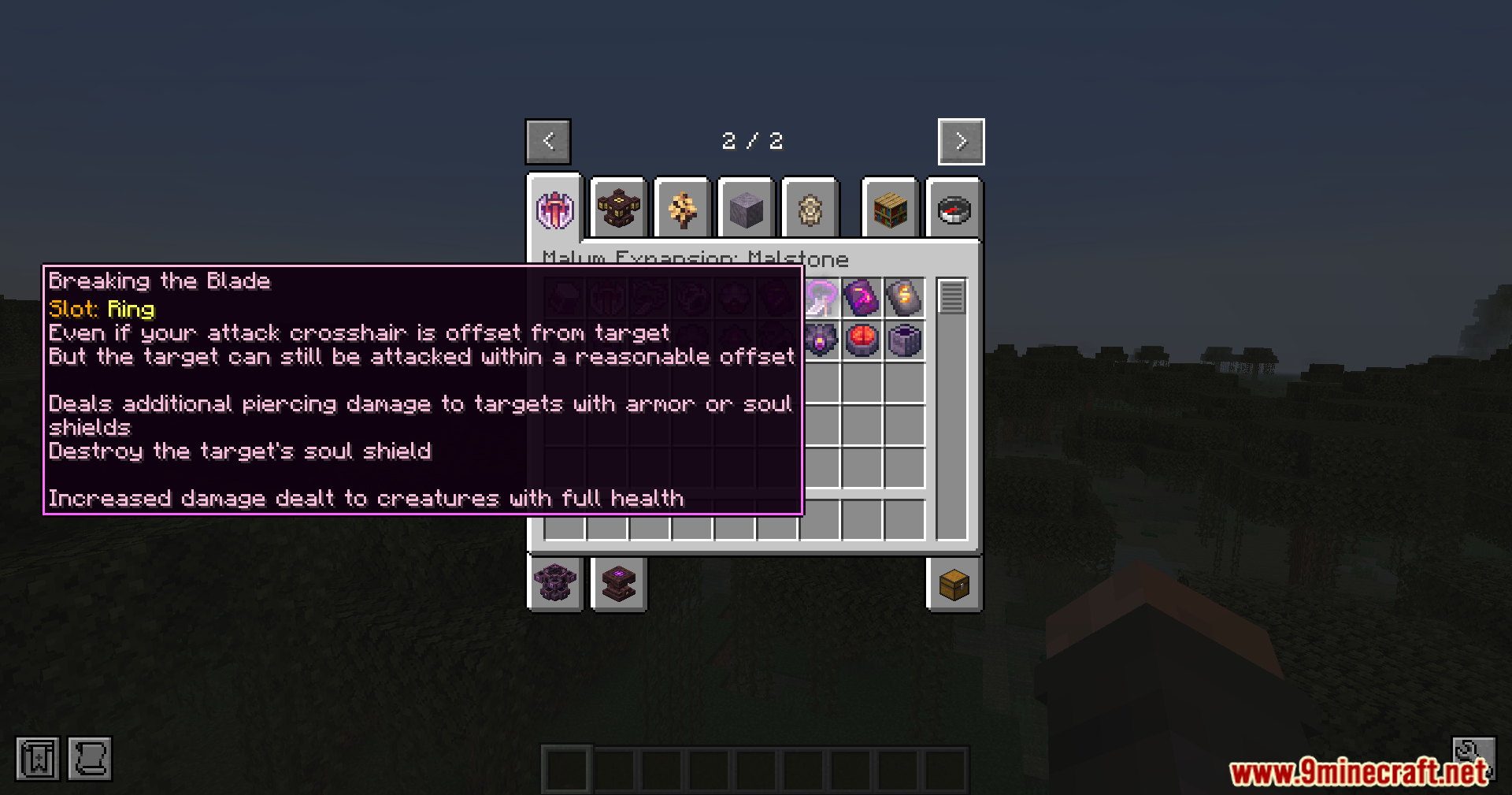Pick the purple tablet with pickaxe symbol

point(862,298)
